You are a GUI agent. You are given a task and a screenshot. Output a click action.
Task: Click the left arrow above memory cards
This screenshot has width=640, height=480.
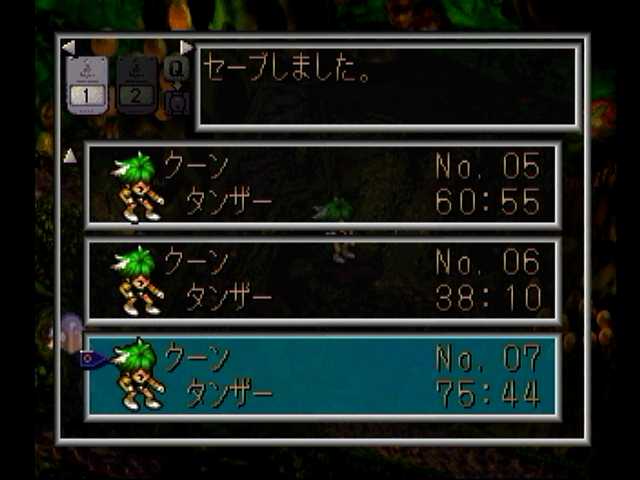pos(68,47)
